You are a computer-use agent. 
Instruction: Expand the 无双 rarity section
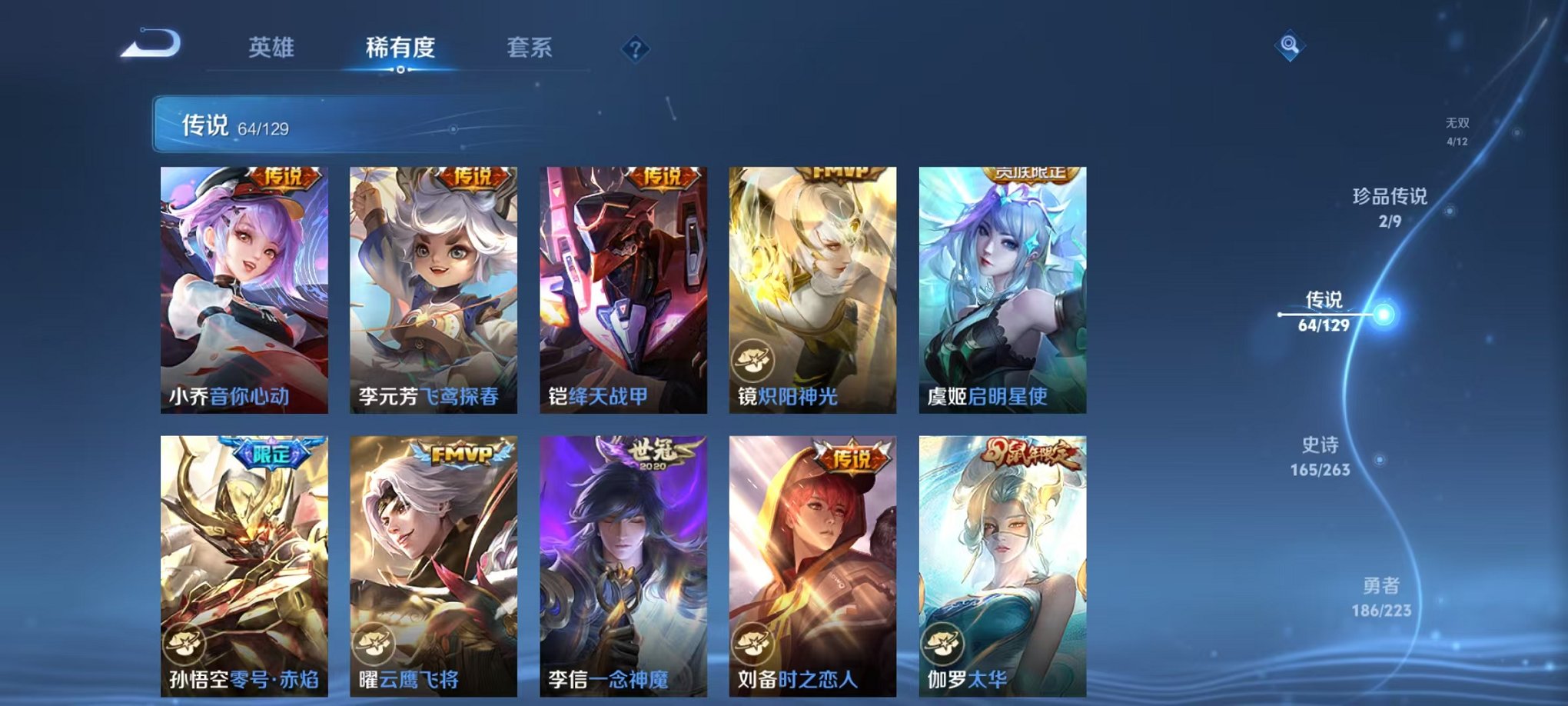tap(1457, 129)
